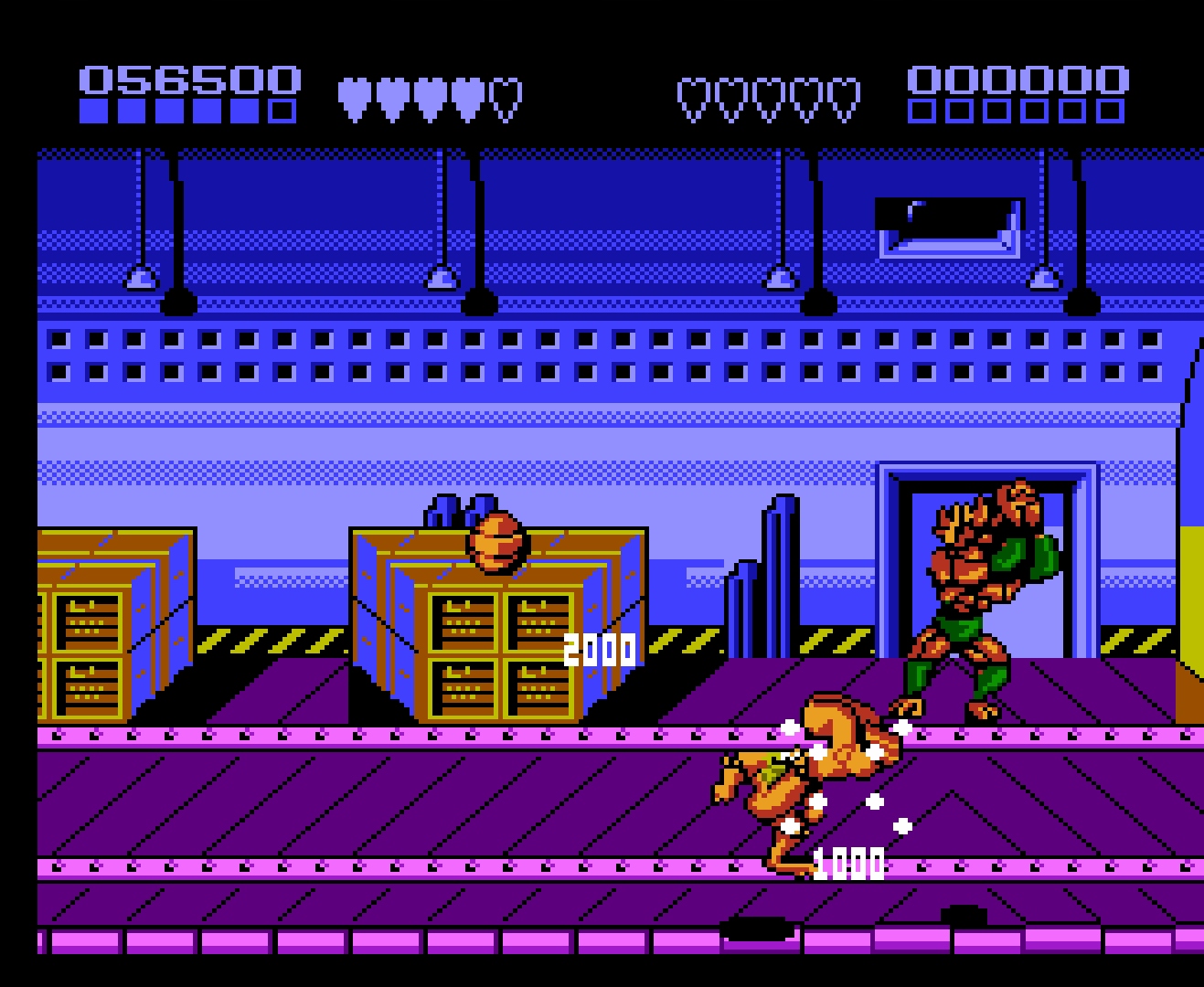Click the drawer handle on the center crate
1204x987 pixels.
(453, 608)
